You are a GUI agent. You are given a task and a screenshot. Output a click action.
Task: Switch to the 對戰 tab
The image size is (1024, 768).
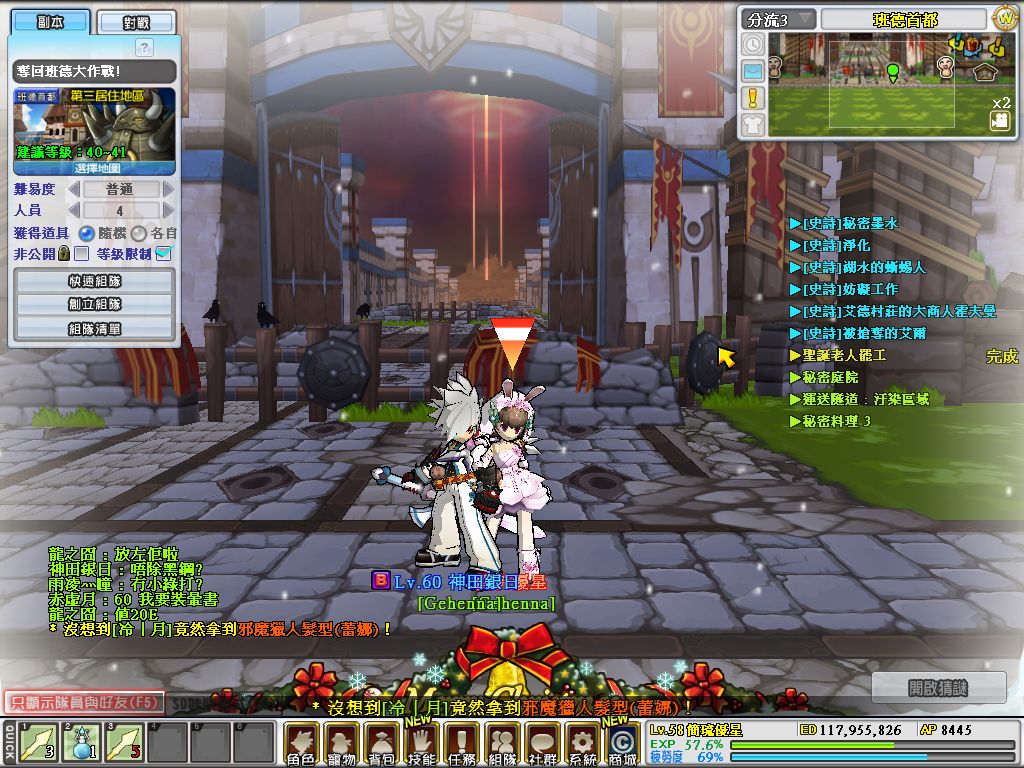(137, 22)
